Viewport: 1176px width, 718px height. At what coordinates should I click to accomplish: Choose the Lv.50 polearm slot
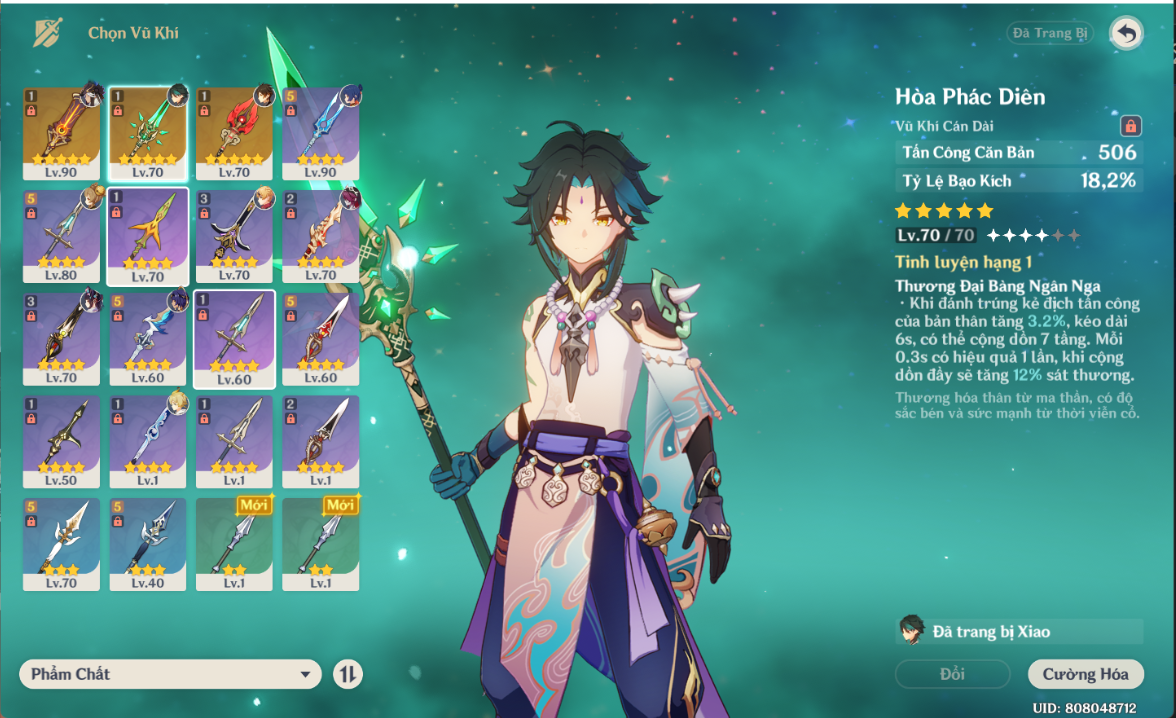point(61,442)
